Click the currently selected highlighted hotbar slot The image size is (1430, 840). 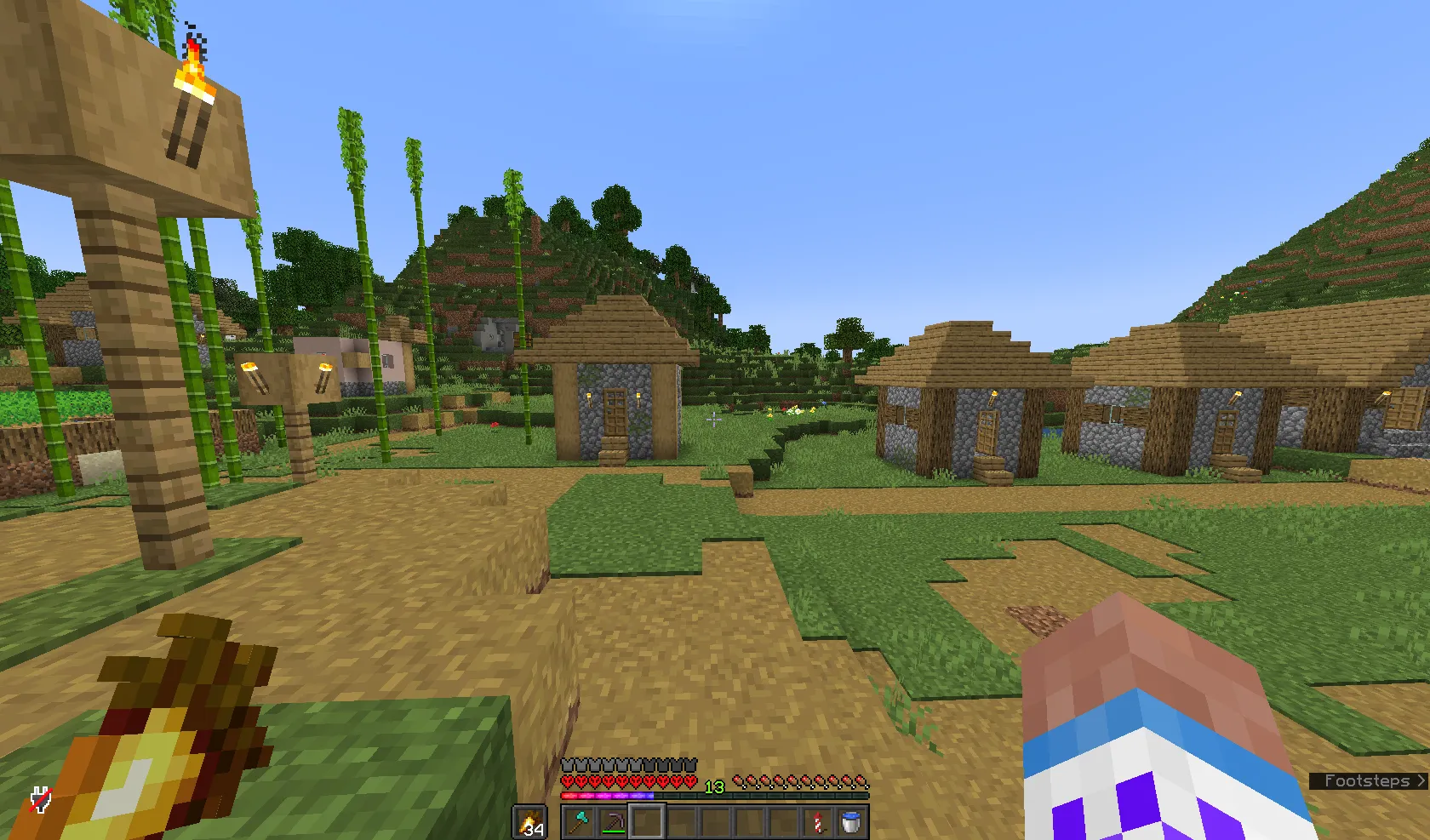click(648, 820)
